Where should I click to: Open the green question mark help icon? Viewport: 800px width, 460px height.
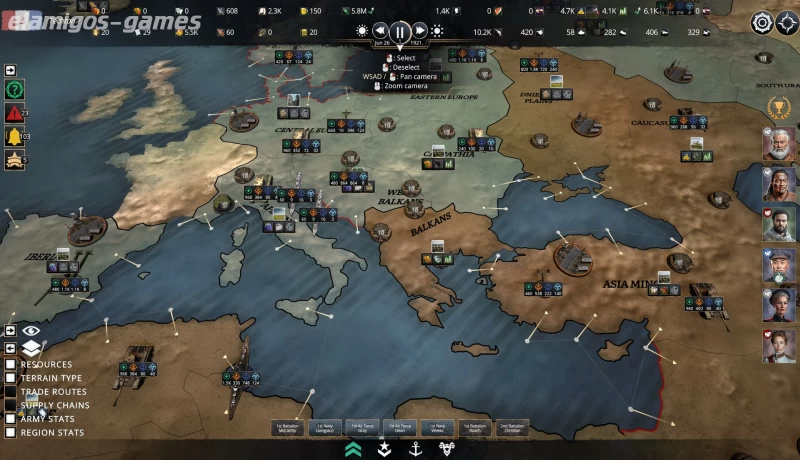pos(15,89)
